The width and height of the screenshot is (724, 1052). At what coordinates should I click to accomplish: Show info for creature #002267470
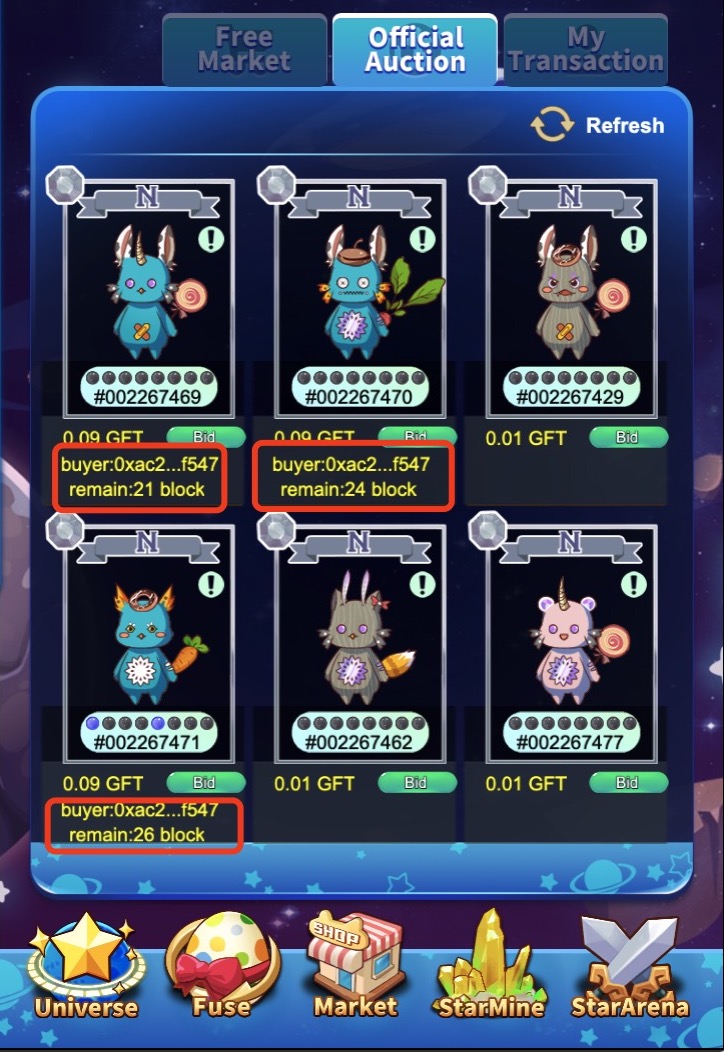pyautogui.click(x=422, y=239)
